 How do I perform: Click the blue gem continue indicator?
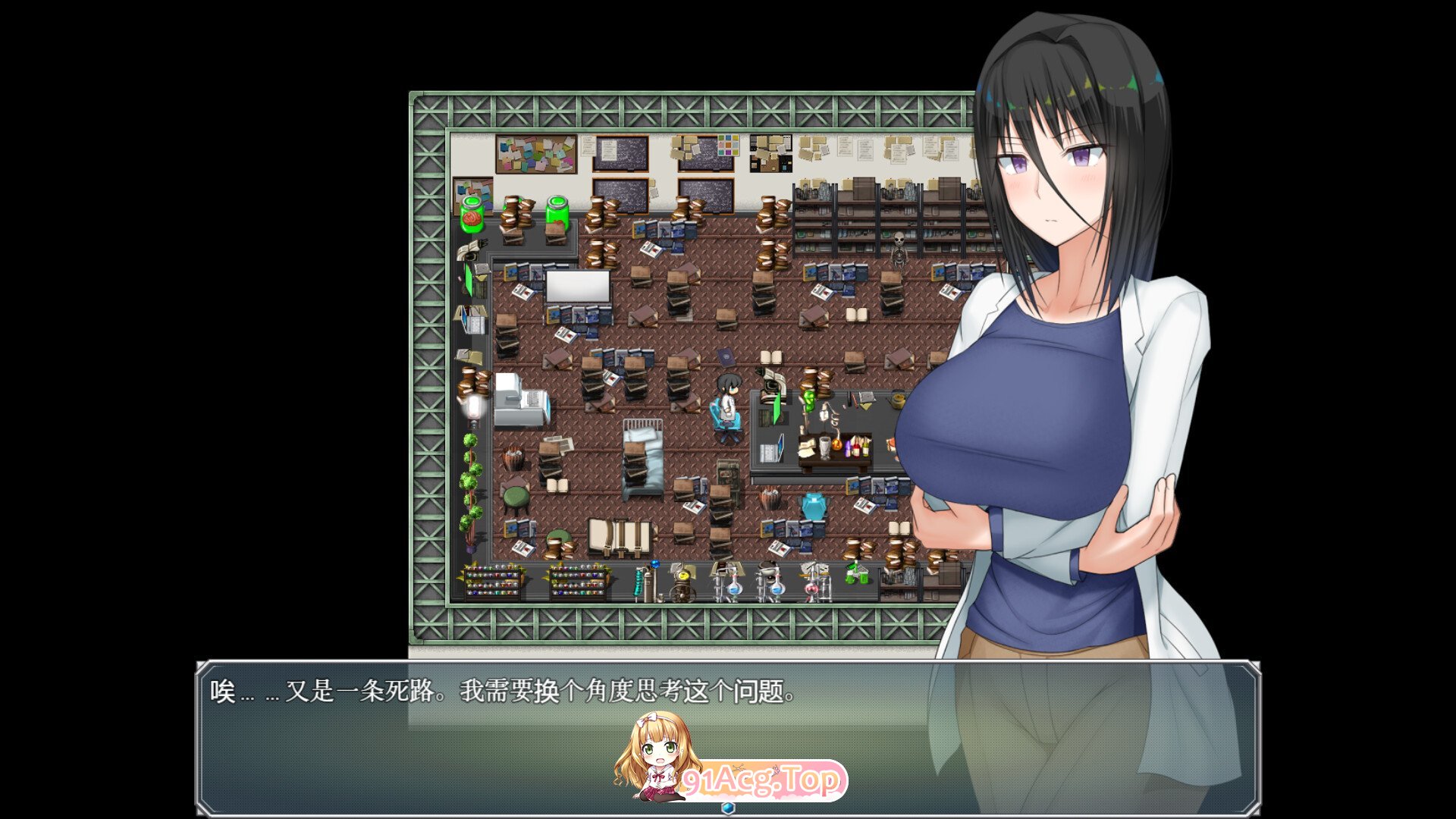[x=728, y=808]
